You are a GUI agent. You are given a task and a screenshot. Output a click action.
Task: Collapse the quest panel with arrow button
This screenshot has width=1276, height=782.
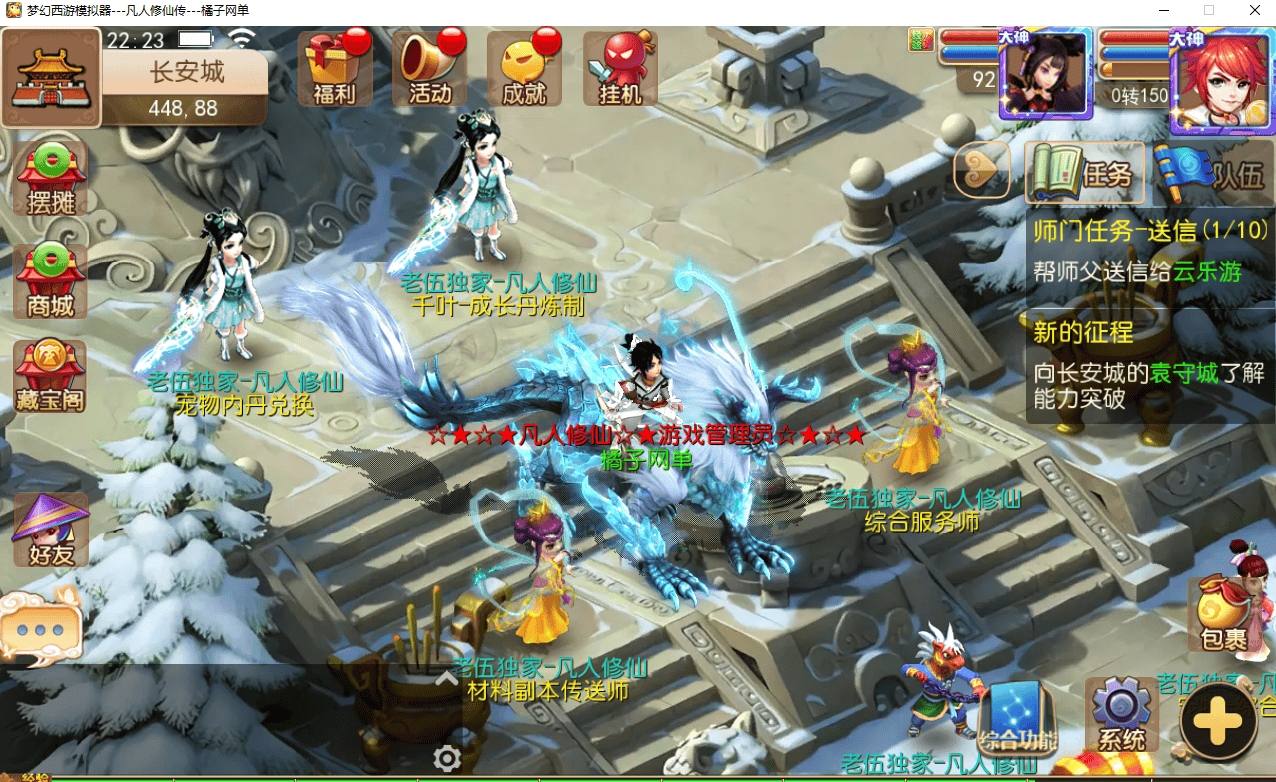pyautogui.click(x=980, y=172)
